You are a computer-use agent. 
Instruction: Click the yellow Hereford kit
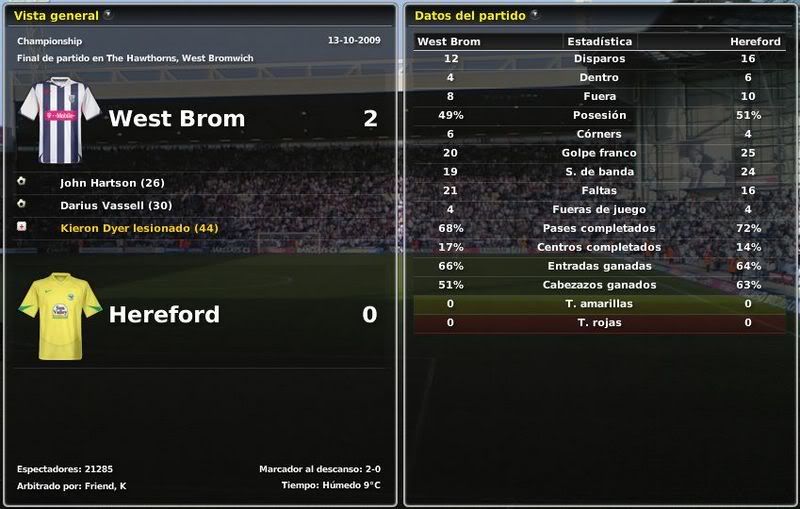pos(59,315)
